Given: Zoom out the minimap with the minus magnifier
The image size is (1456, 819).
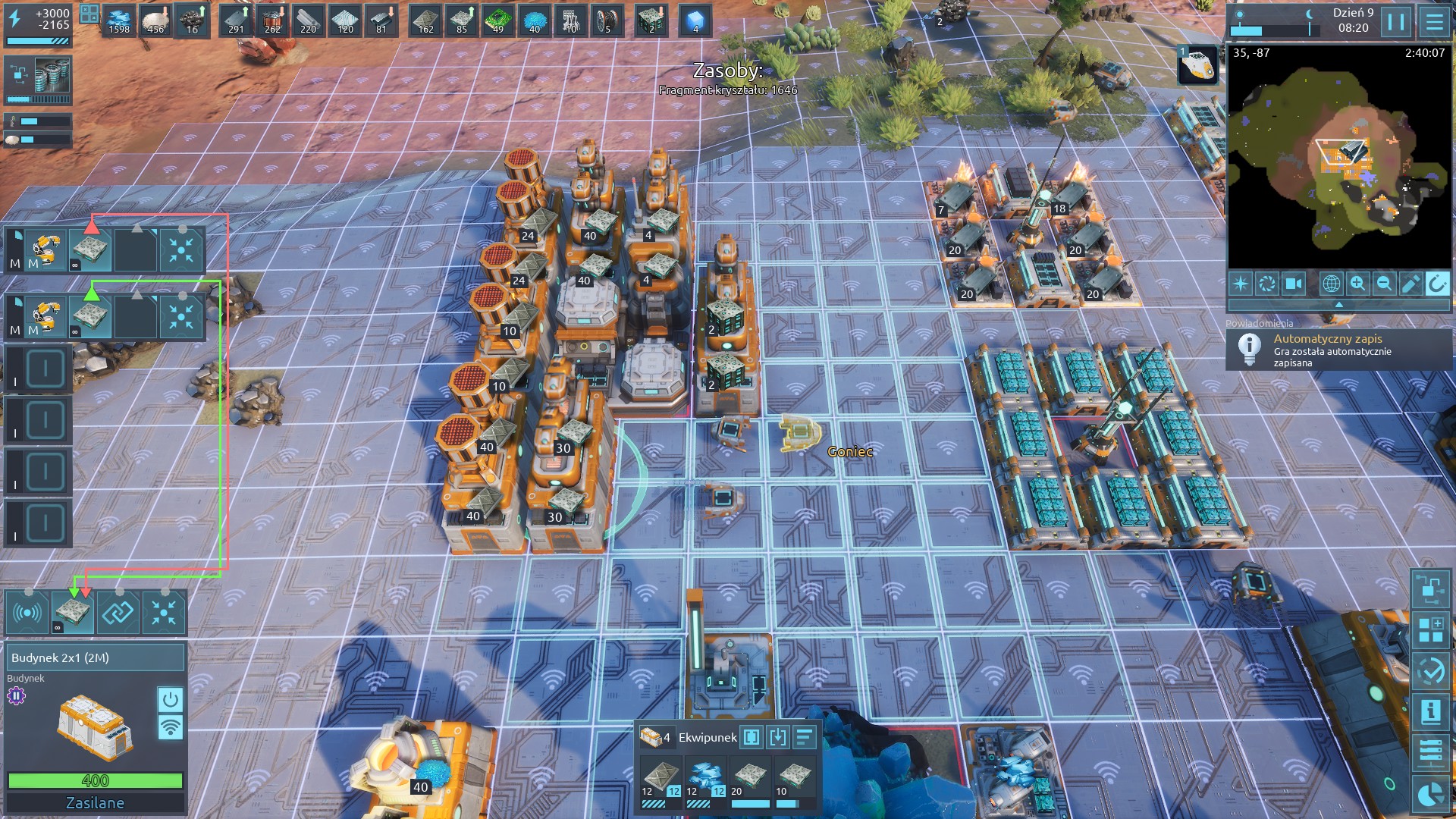Looking at the screenshot, I should tap(1384, 284).
